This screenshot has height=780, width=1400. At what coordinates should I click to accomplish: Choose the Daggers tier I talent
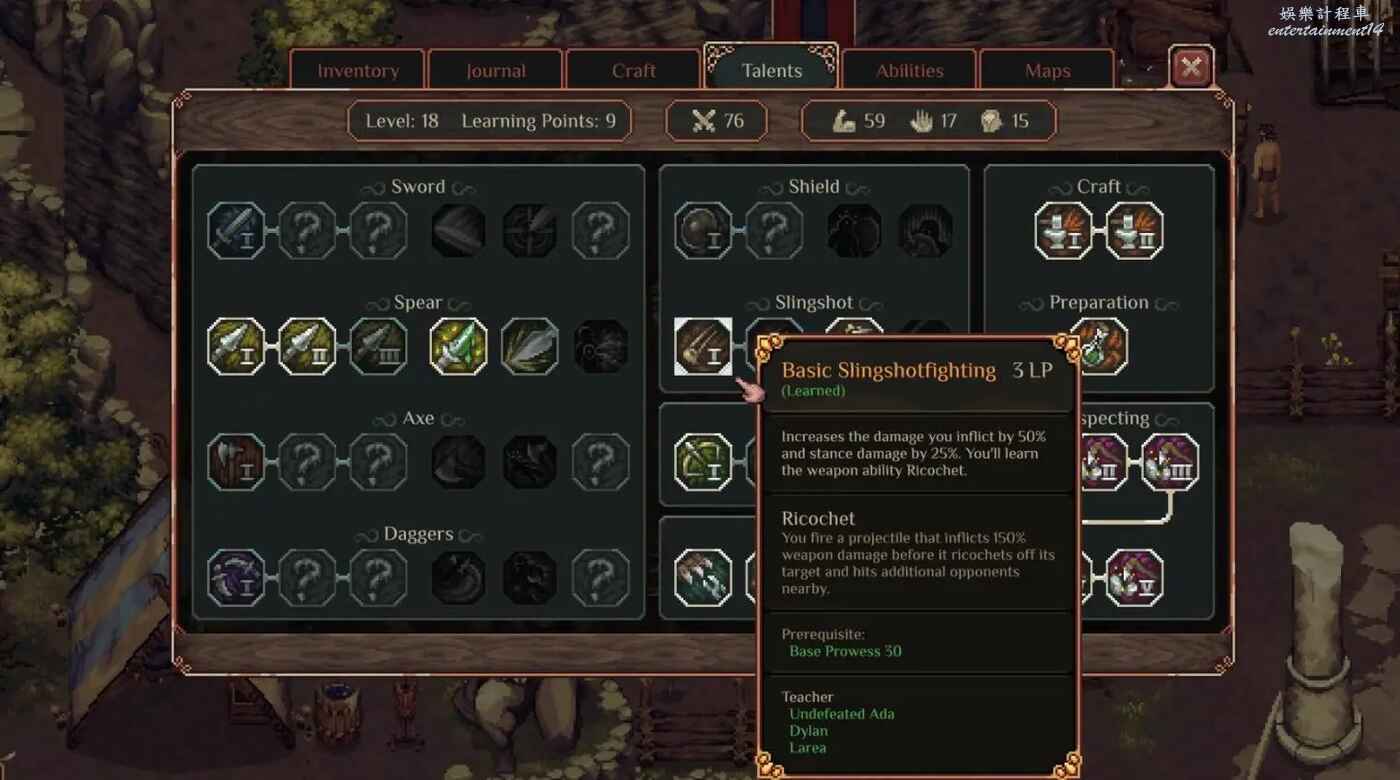point(237,578)
